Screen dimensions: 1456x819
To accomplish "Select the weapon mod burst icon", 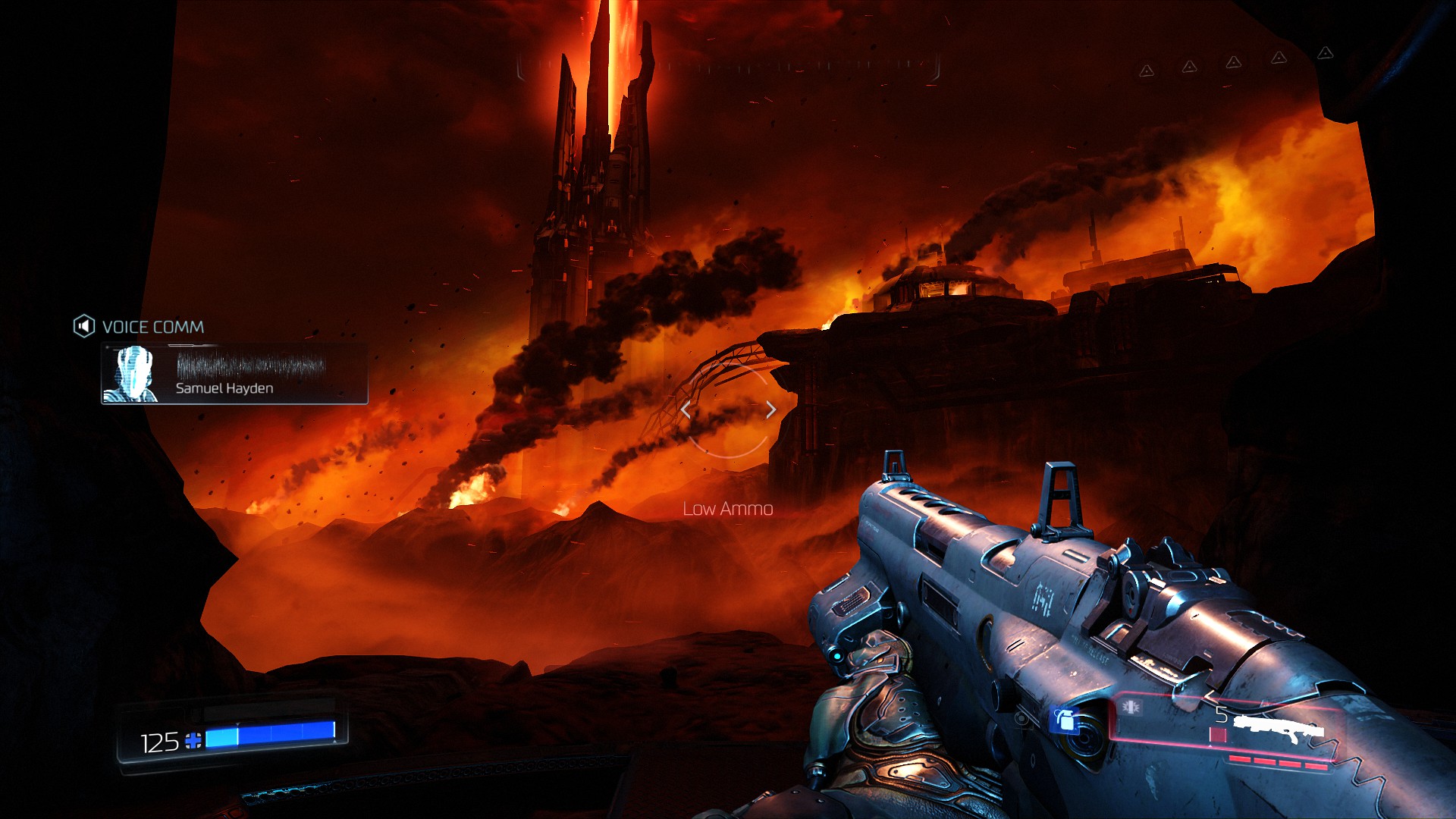I will pos(1131,708).
